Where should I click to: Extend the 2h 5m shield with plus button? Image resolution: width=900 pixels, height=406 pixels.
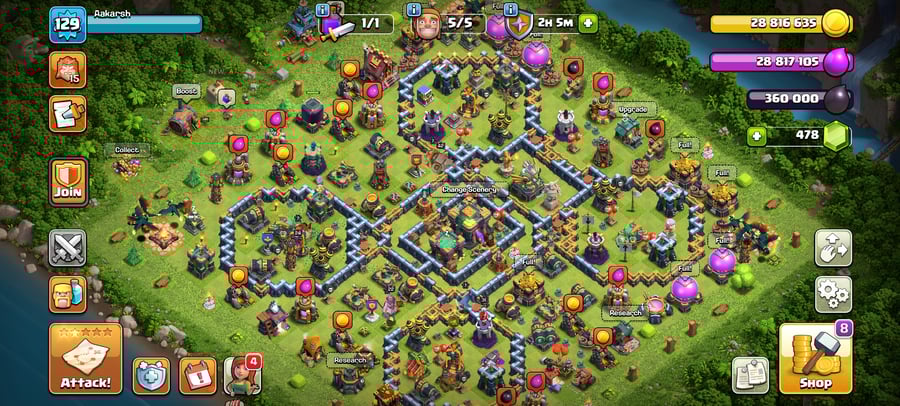pyautogui.click(x=587, y=22)
